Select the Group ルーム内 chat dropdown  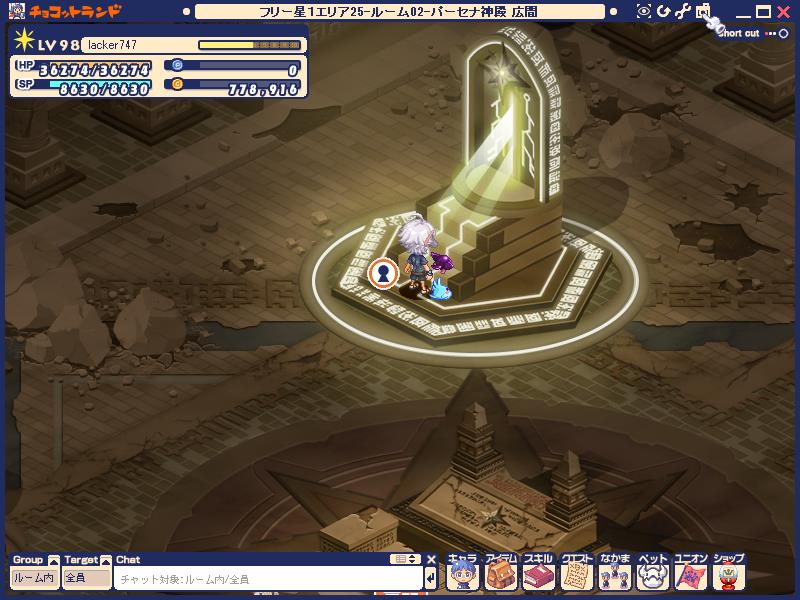pyautogui.click(x=34, y=578)
